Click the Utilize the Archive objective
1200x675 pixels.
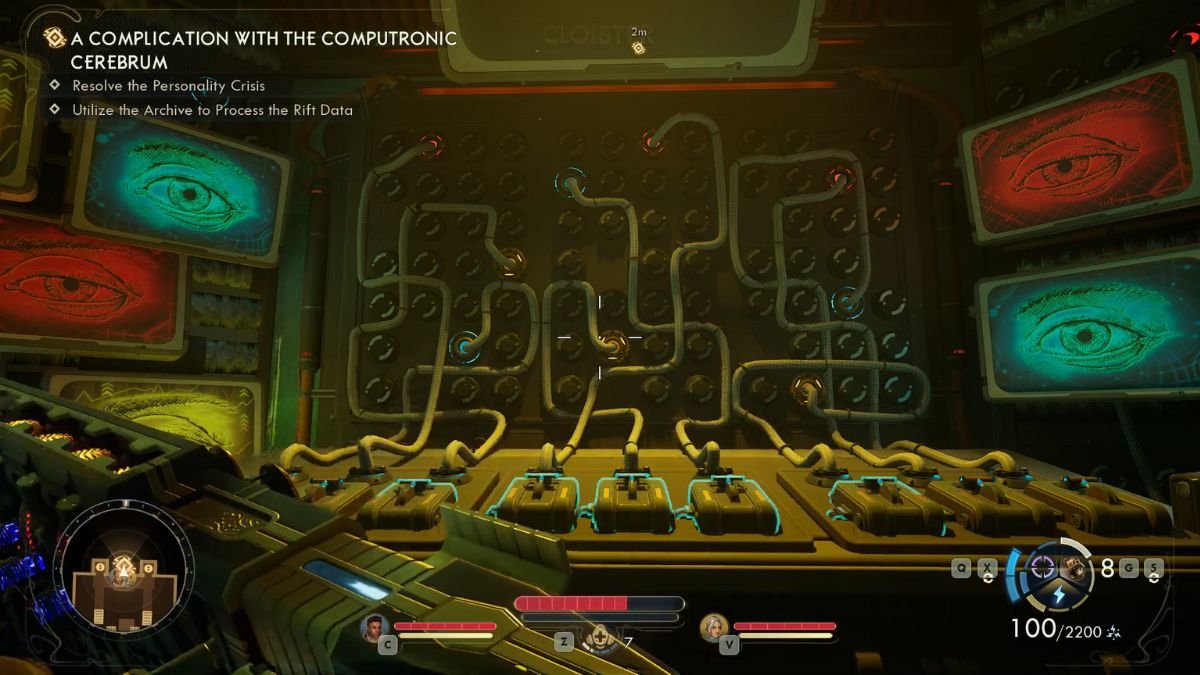pos(212,110)
